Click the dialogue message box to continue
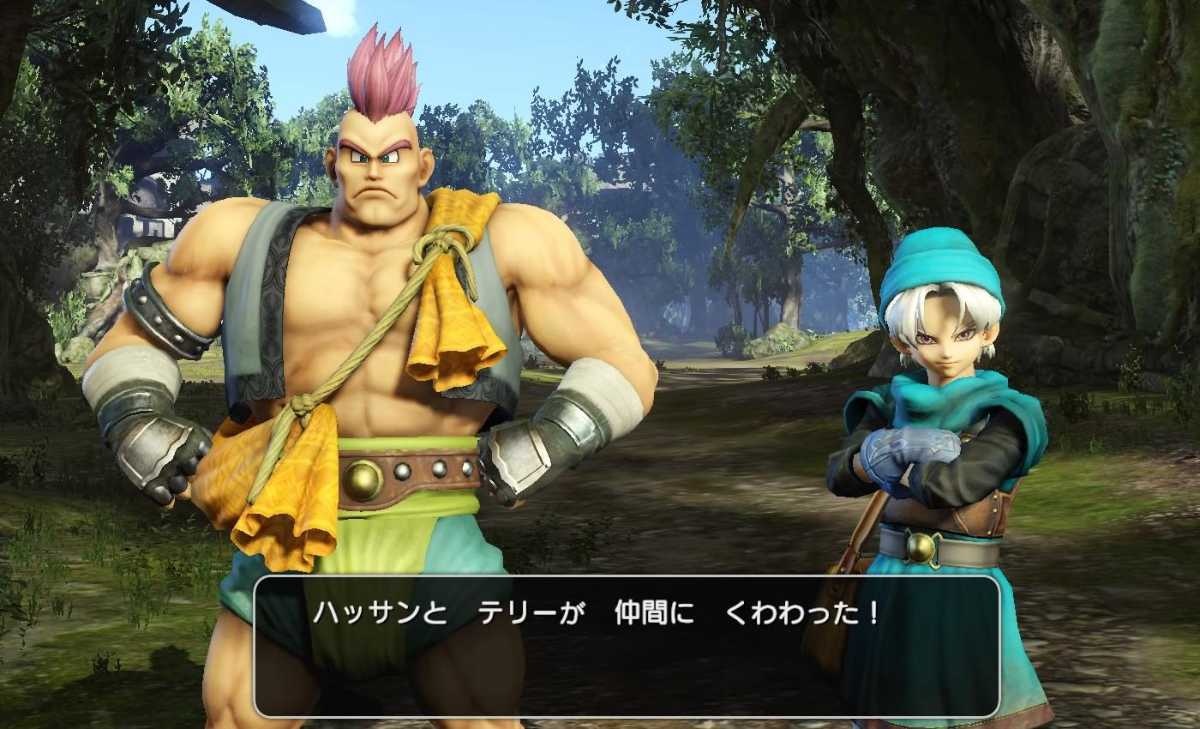 click(x=627, y=645)
